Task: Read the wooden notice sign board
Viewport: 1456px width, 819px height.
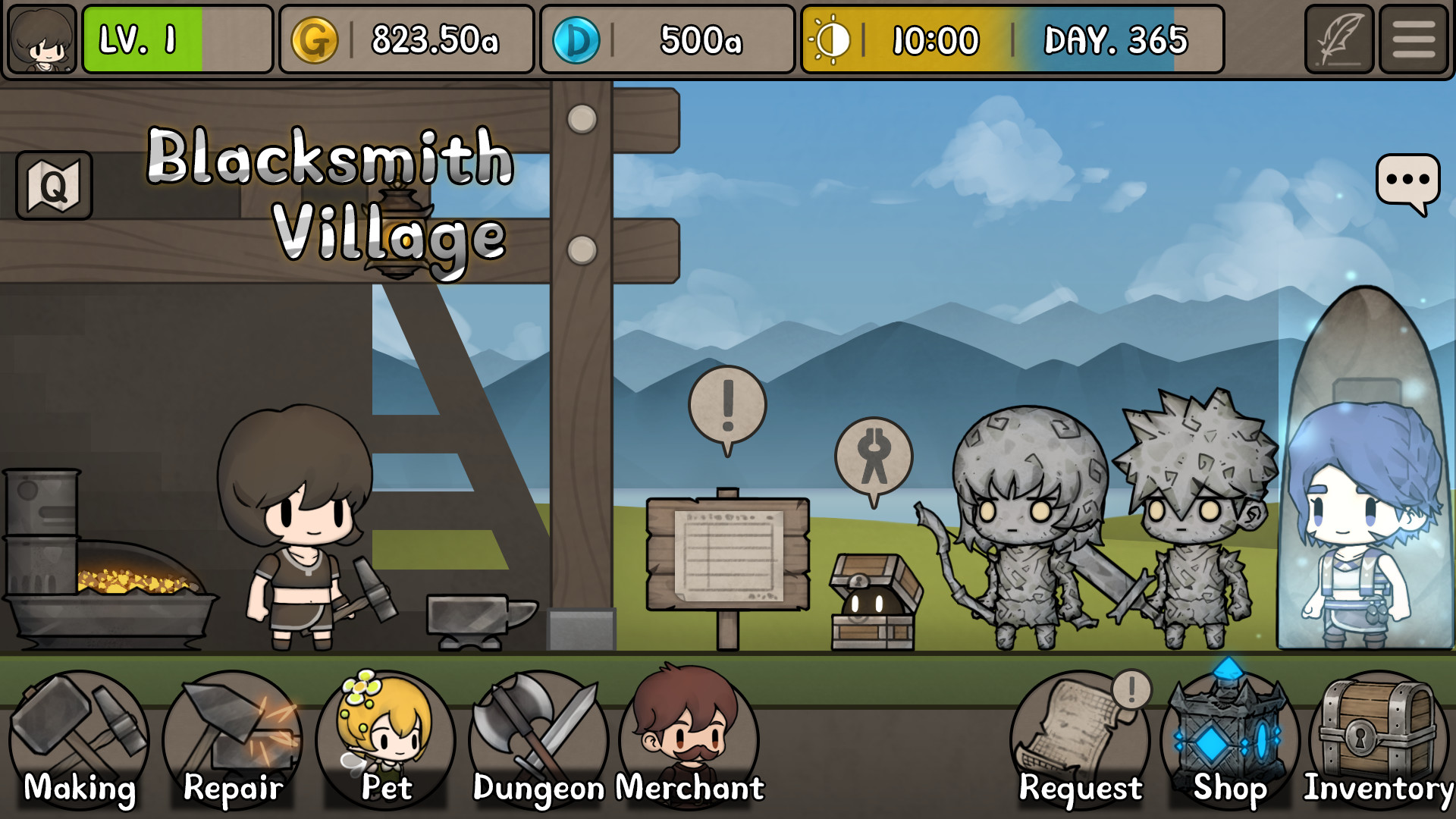Action: [726, 554]
